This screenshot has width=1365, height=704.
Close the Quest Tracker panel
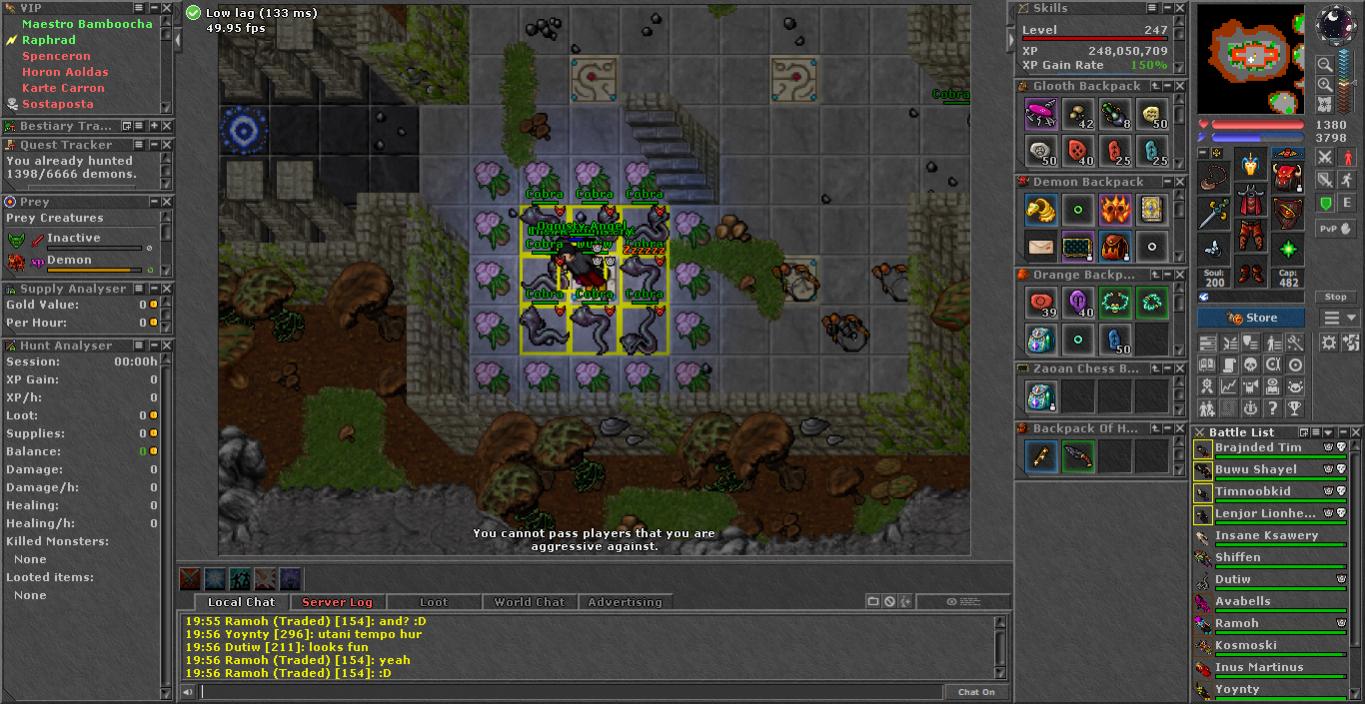coord(167,145)
